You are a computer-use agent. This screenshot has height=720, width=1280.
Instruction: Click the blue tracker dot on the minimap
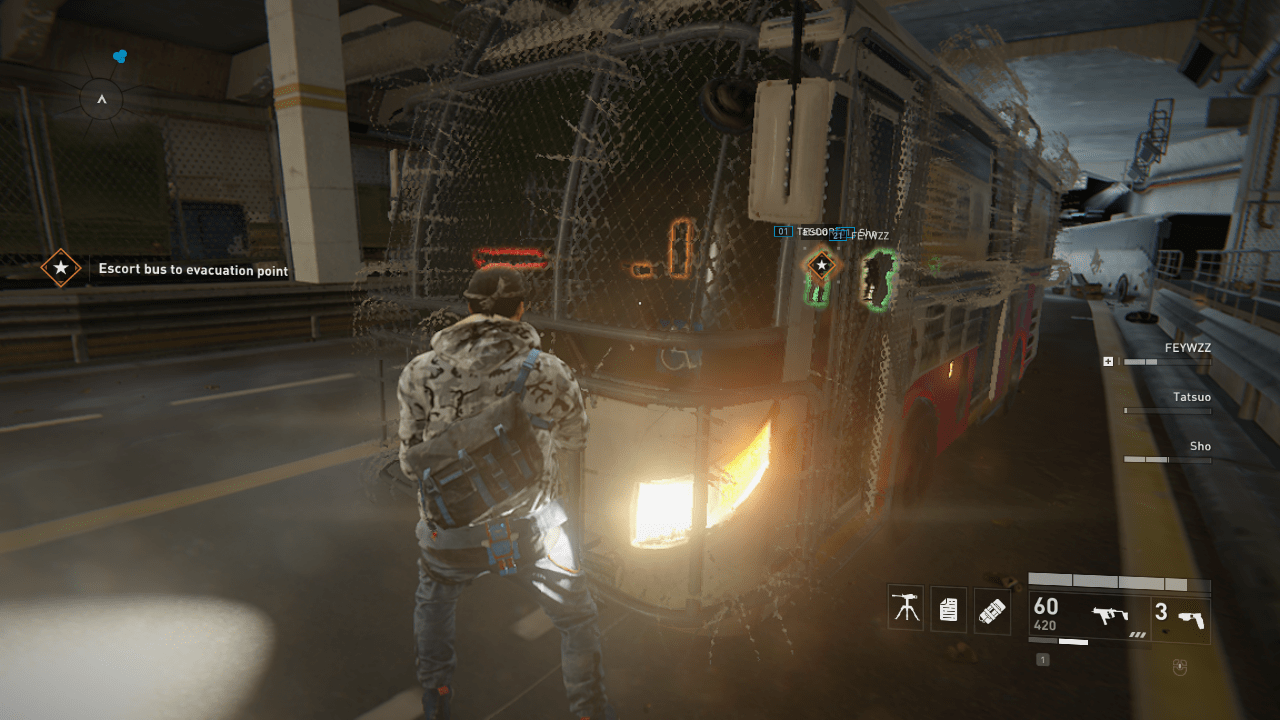pos(118,57)
